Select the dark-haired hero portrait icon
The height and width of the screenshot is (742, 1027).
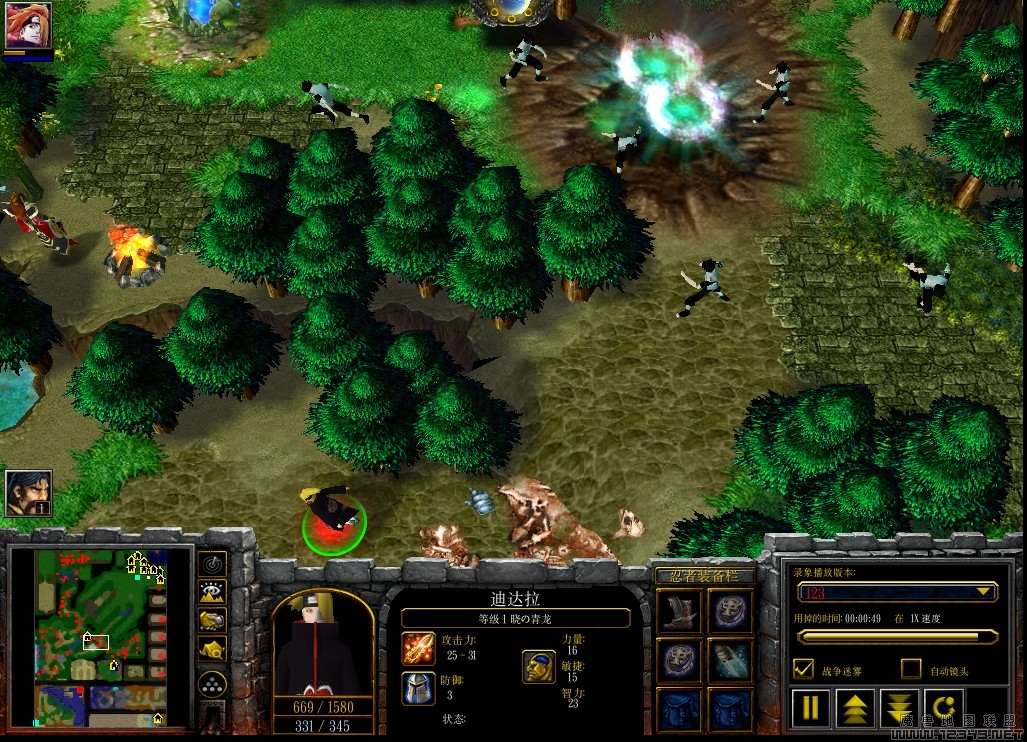coord(28,493)
